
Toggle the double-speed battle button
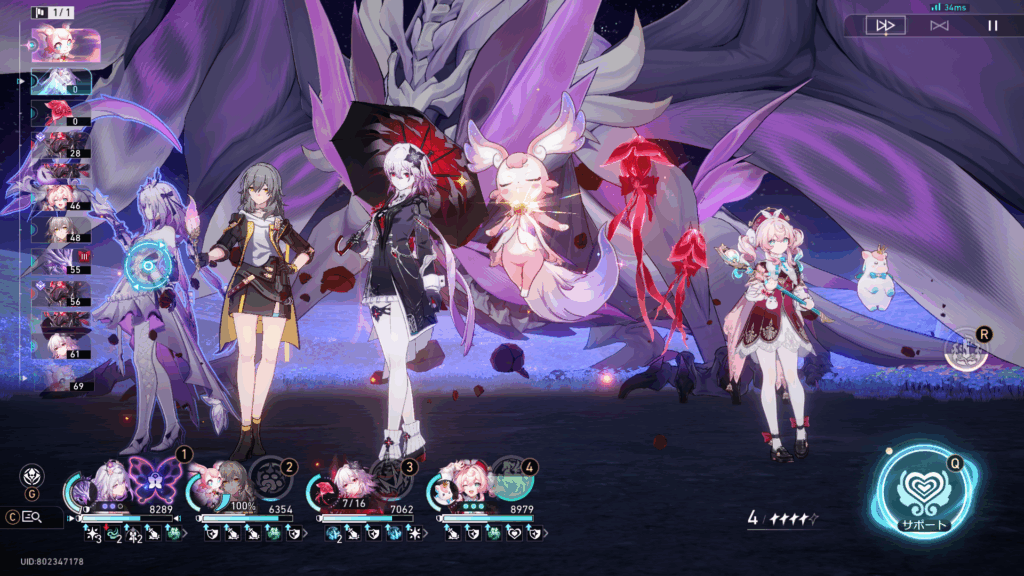(x=885, y=26)
